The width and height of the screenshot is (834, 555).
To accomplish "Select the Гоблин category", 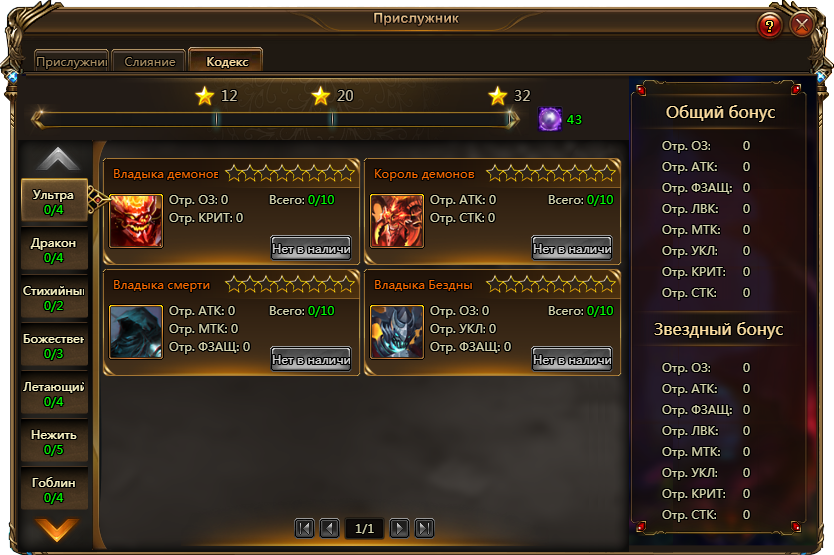I will pyautogui.click(x=54, y=490).
